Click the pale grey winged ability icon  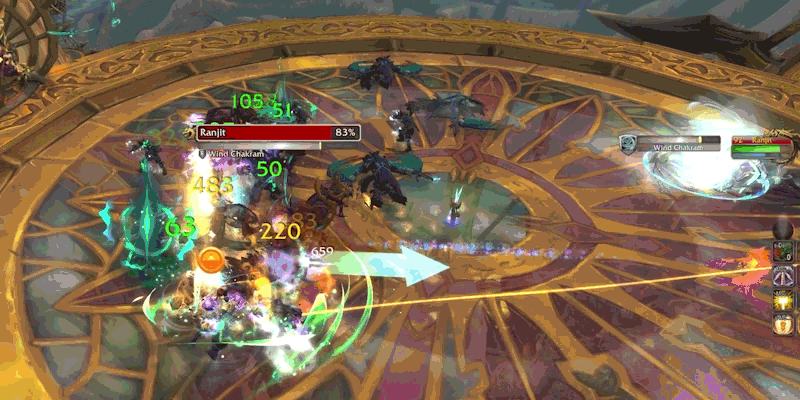click(785, 274)
